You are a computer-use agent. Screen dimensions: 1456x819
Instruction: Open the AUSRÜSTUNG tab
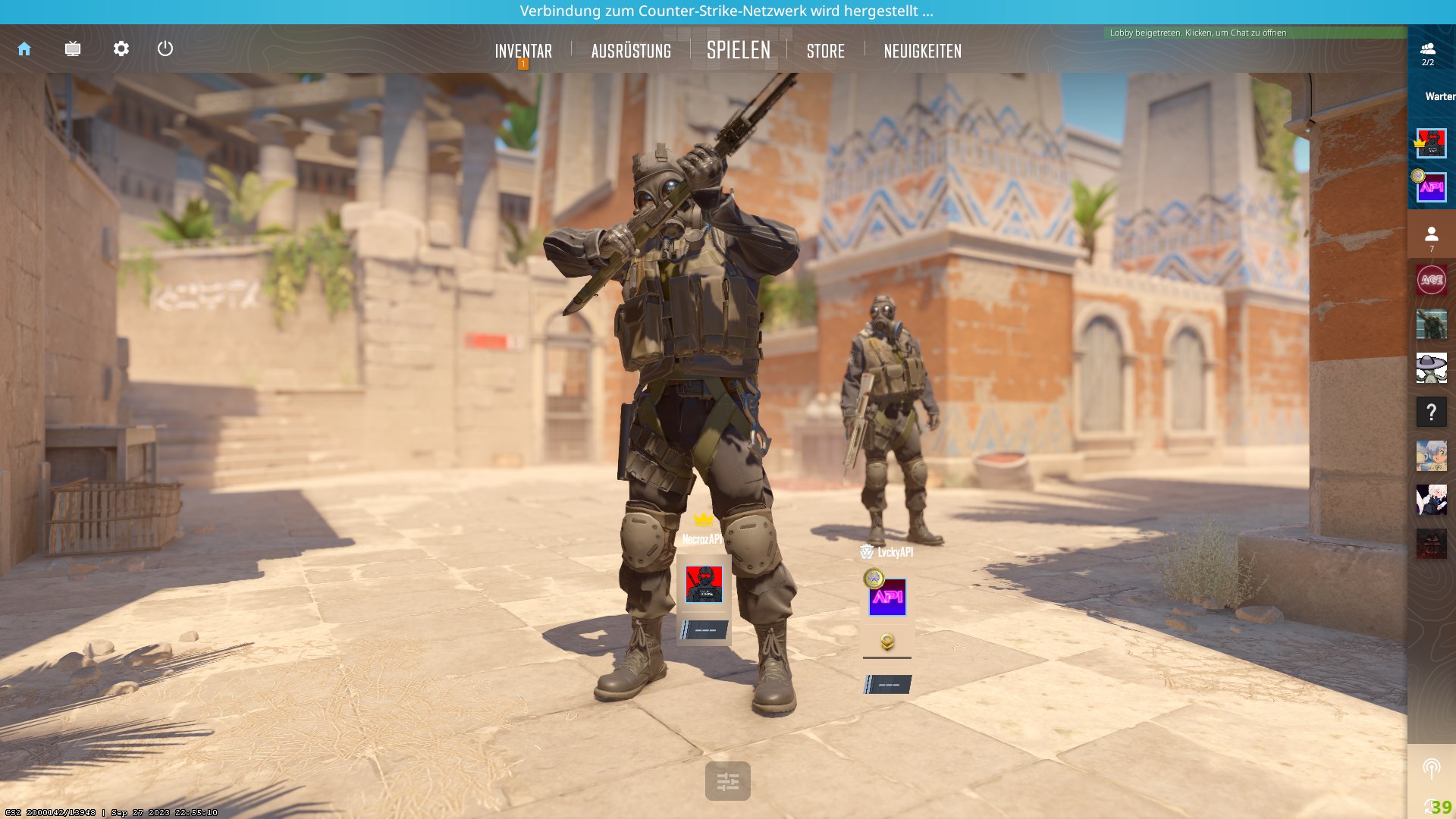[631, 51]
